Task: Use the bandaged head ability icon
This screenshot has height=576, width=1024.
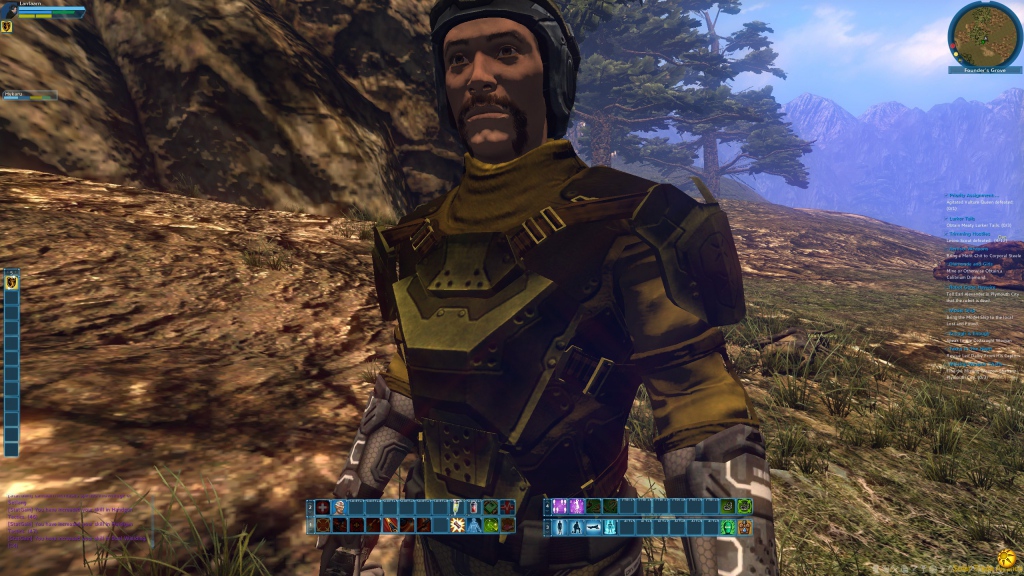Action: [339, 507]
